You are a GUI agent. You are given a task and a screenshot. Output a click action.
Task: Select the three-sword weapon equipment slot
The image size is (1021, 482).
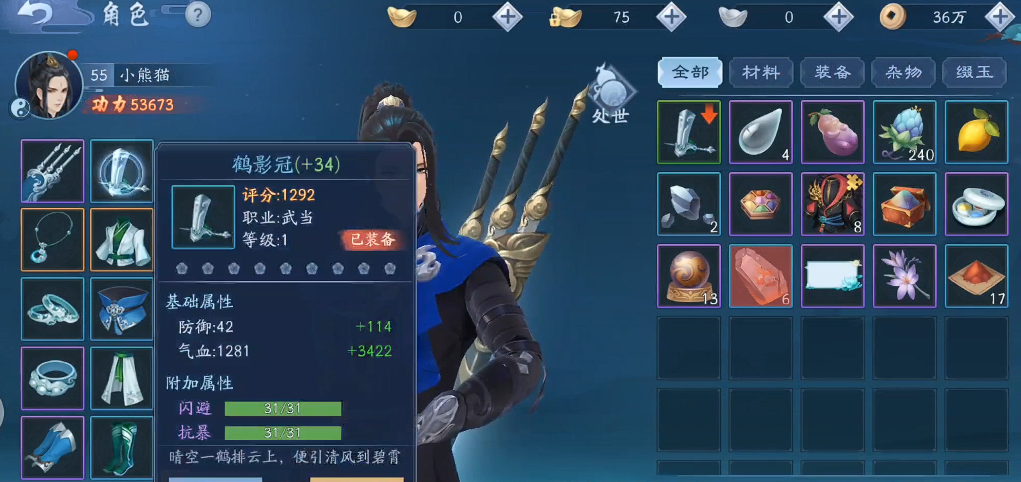52,170
